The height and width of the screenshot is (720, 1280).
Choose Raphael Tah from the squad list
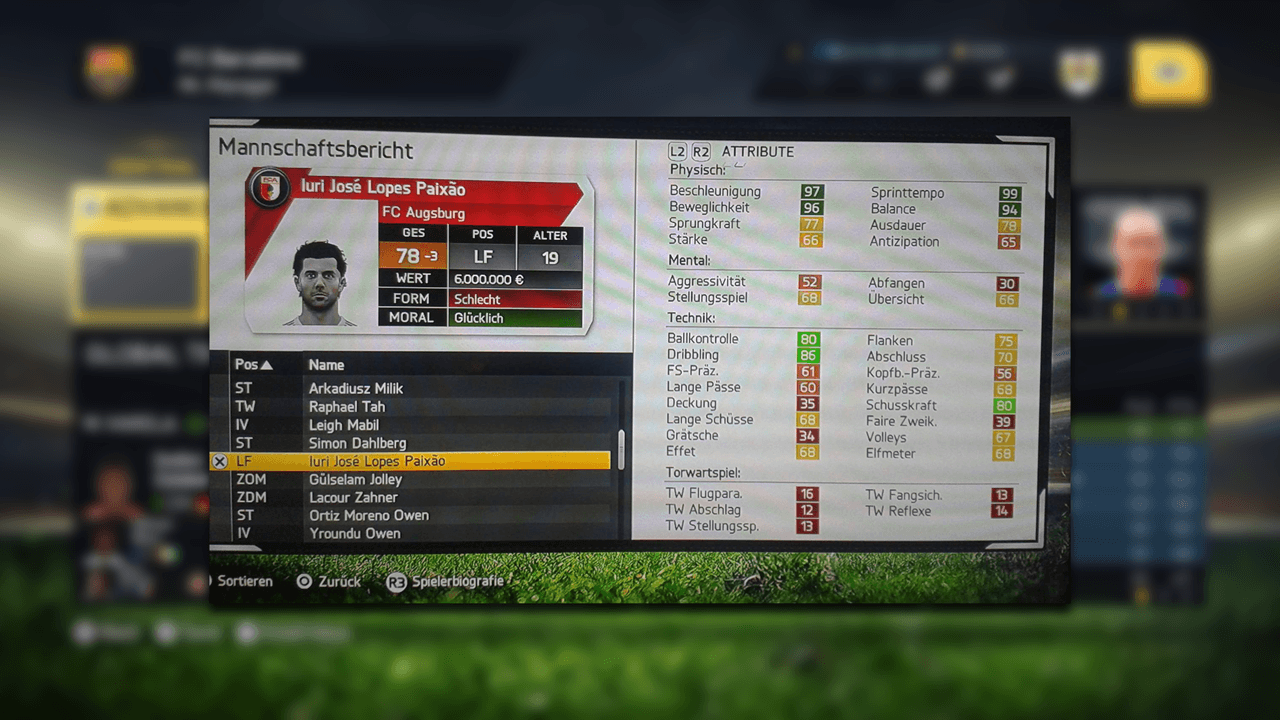[347, 407]
